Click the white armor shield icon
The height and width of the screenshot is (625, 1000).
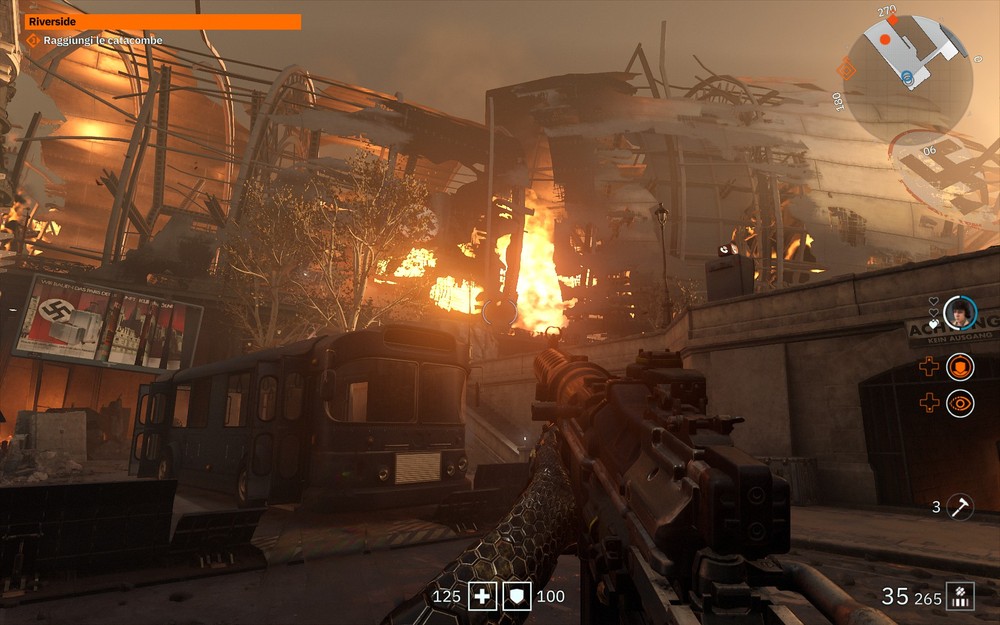tap(517, 597)
